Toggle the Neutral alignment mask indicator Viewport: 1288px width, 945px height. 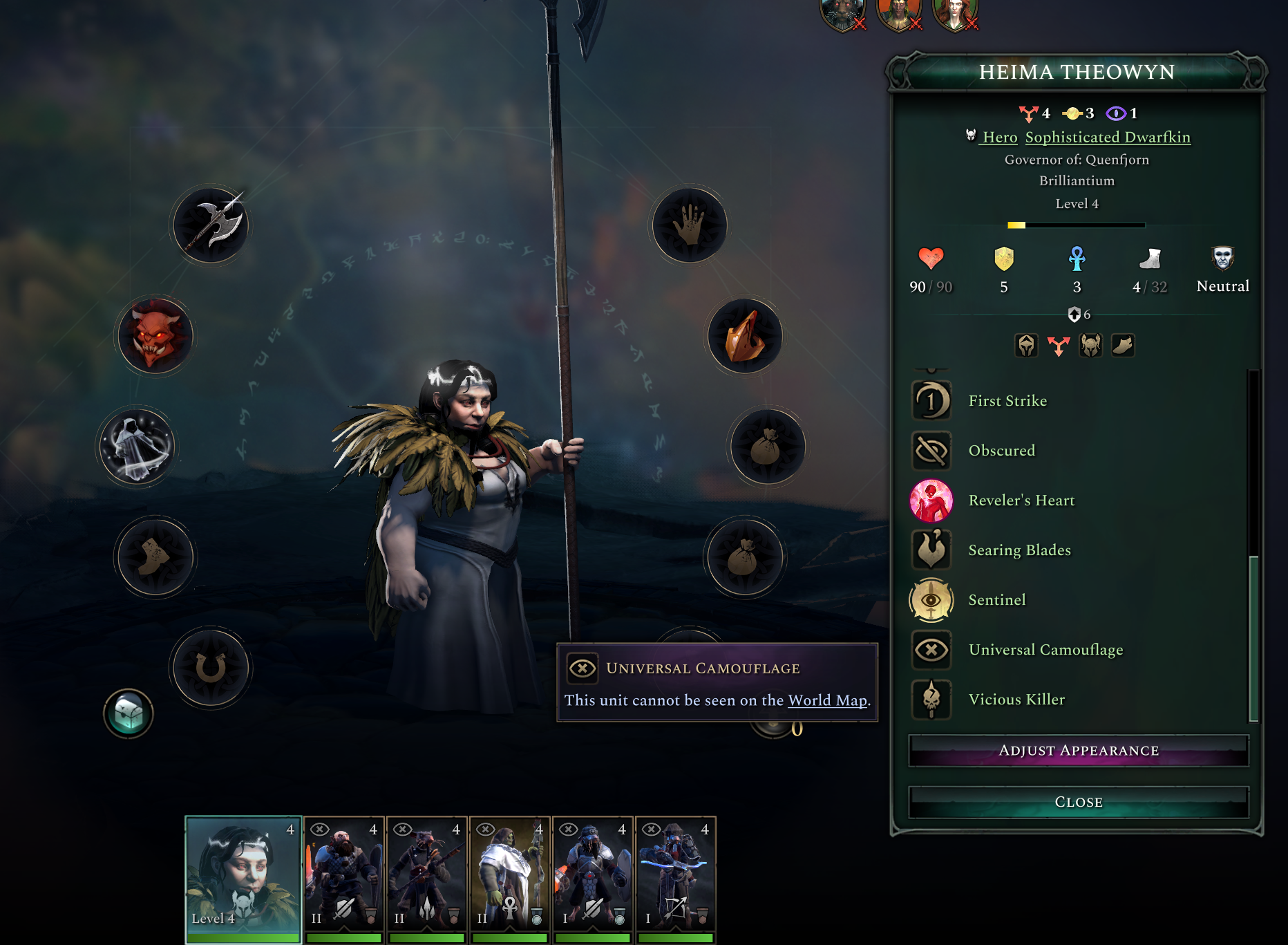[1222, 259]
